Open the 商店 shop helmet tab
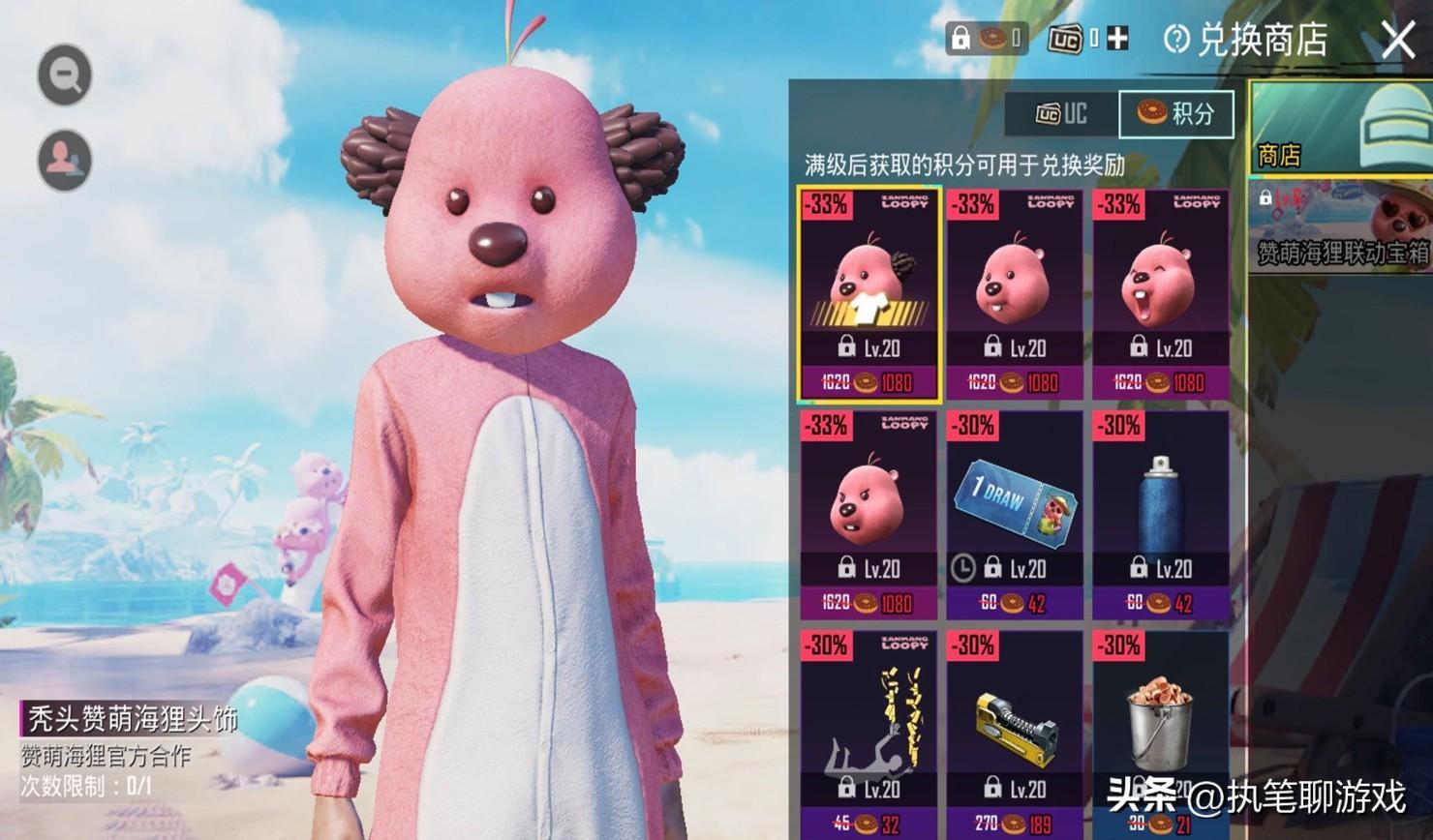1433x840 pixels. point(1341,128)
